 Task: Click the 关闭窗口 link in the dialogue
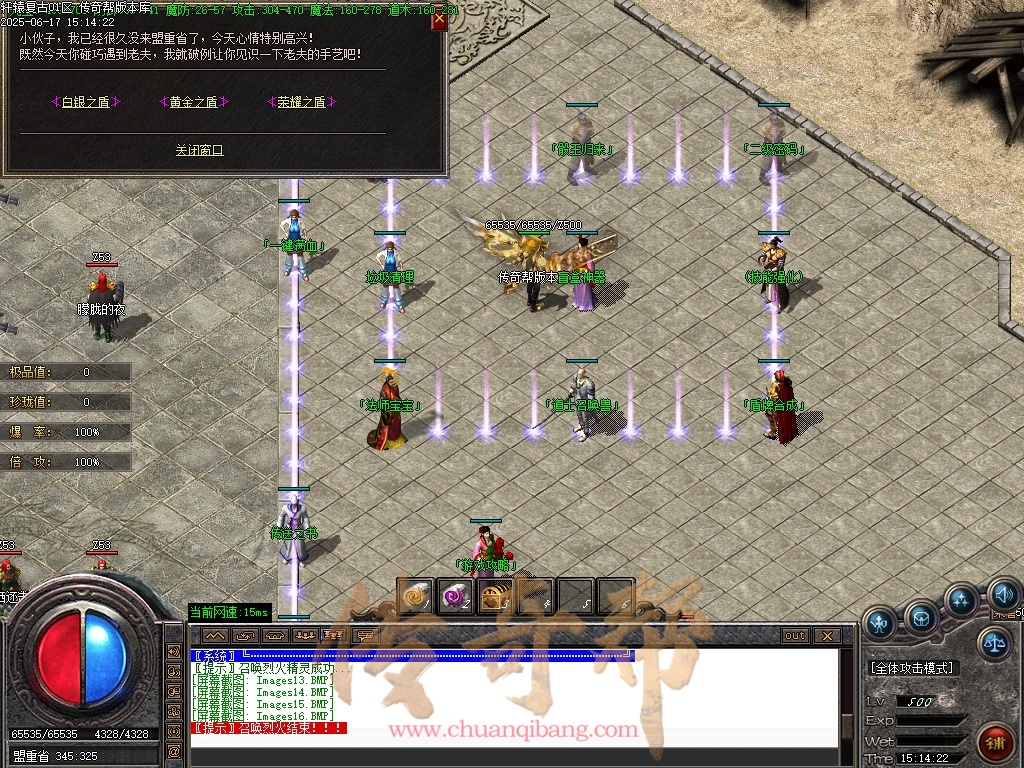[x=199, y=150]
